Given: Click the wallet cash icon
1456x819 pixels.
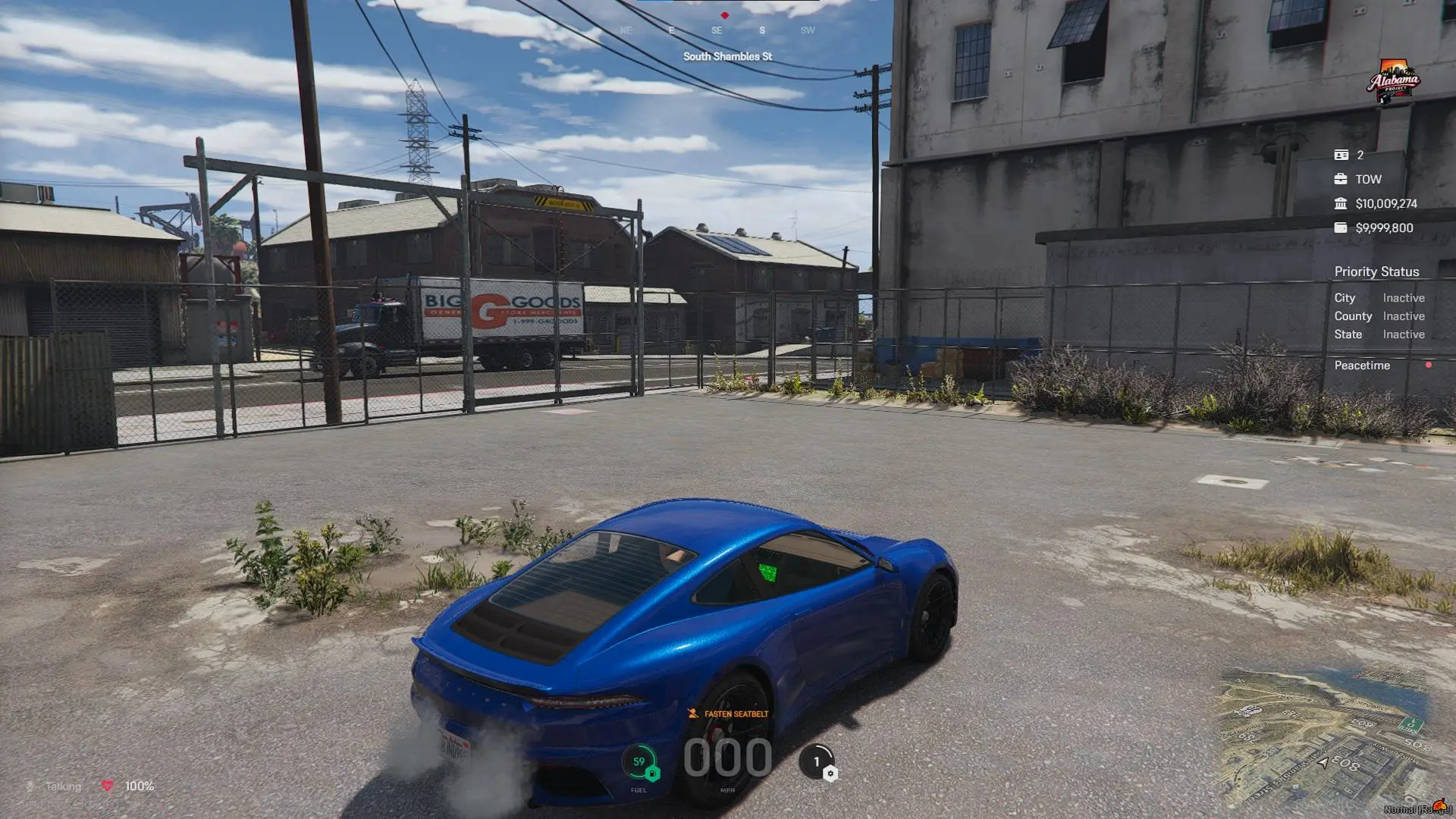Looking at the screenshot, I should pyautogui.click(x=1342, y=227).
